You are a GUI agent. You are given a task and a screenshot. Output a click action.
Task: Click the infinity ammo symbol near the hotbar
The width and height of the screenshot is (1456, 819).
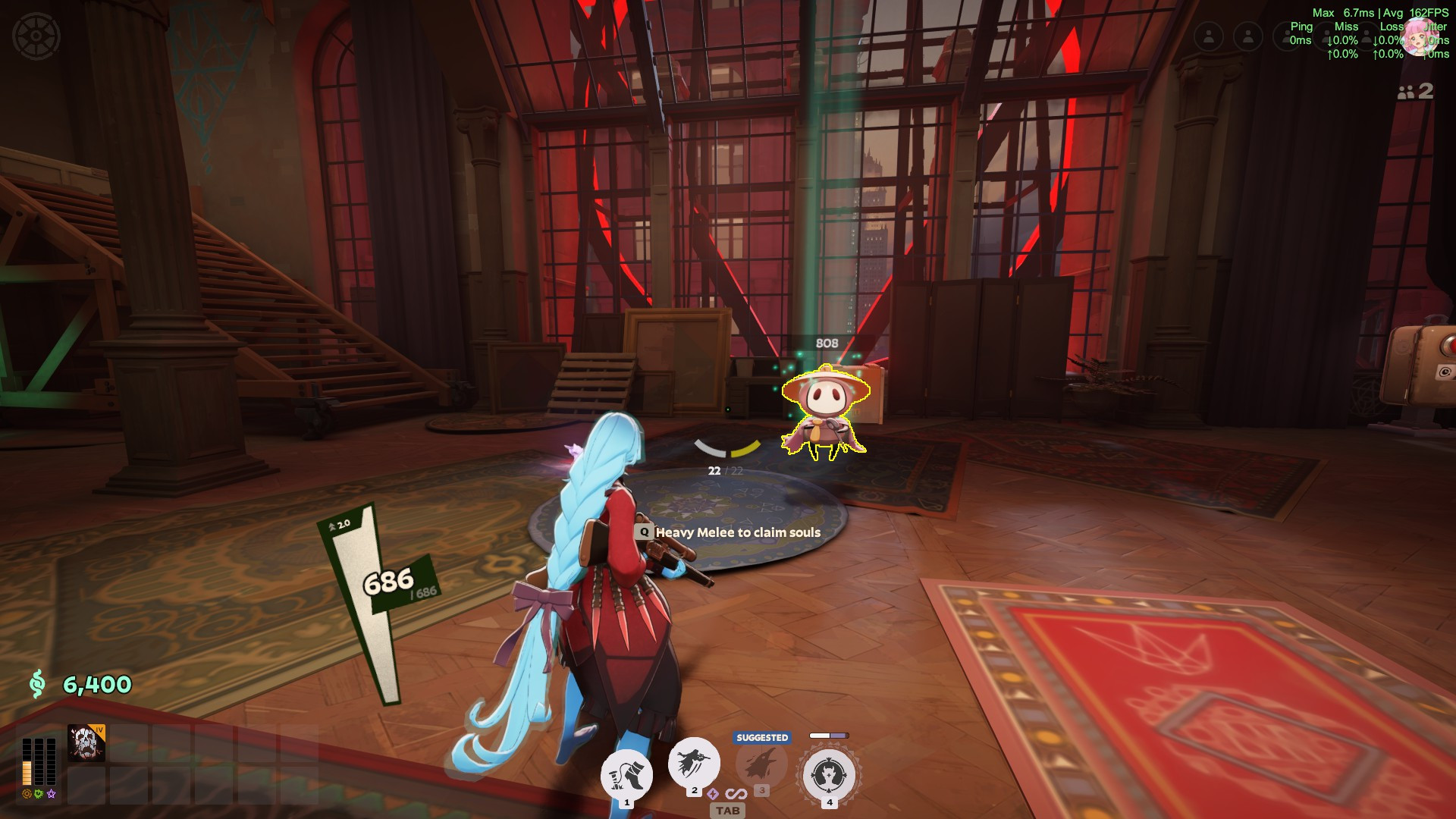point(735,792)
